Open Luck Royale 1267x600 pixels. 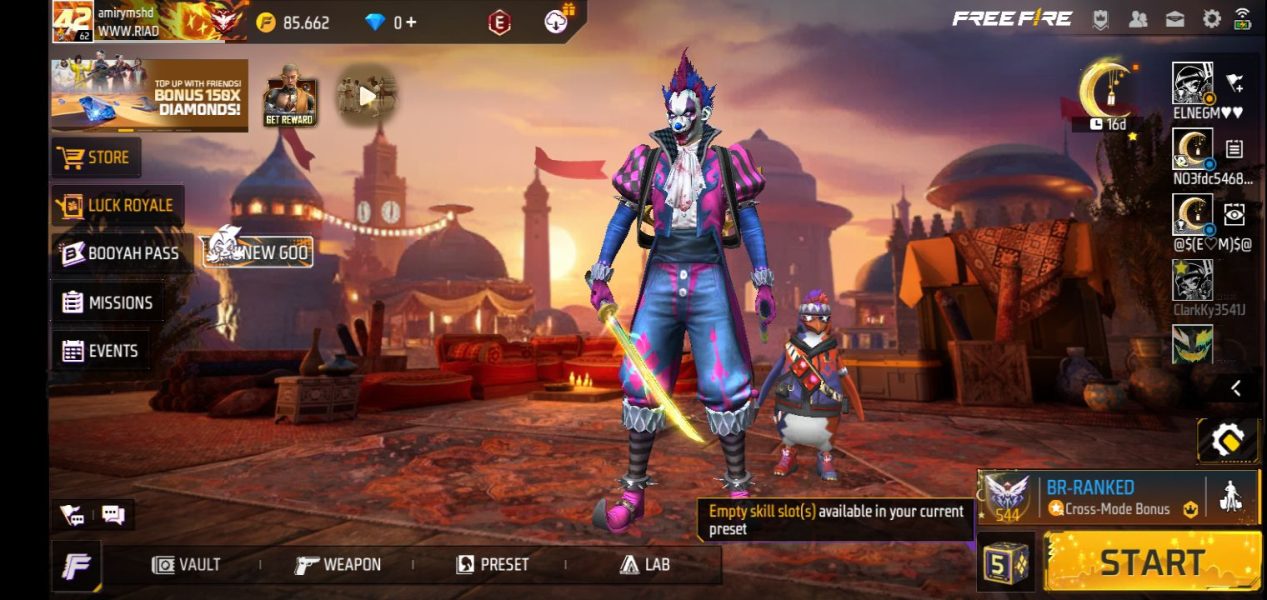pos(117,206)
